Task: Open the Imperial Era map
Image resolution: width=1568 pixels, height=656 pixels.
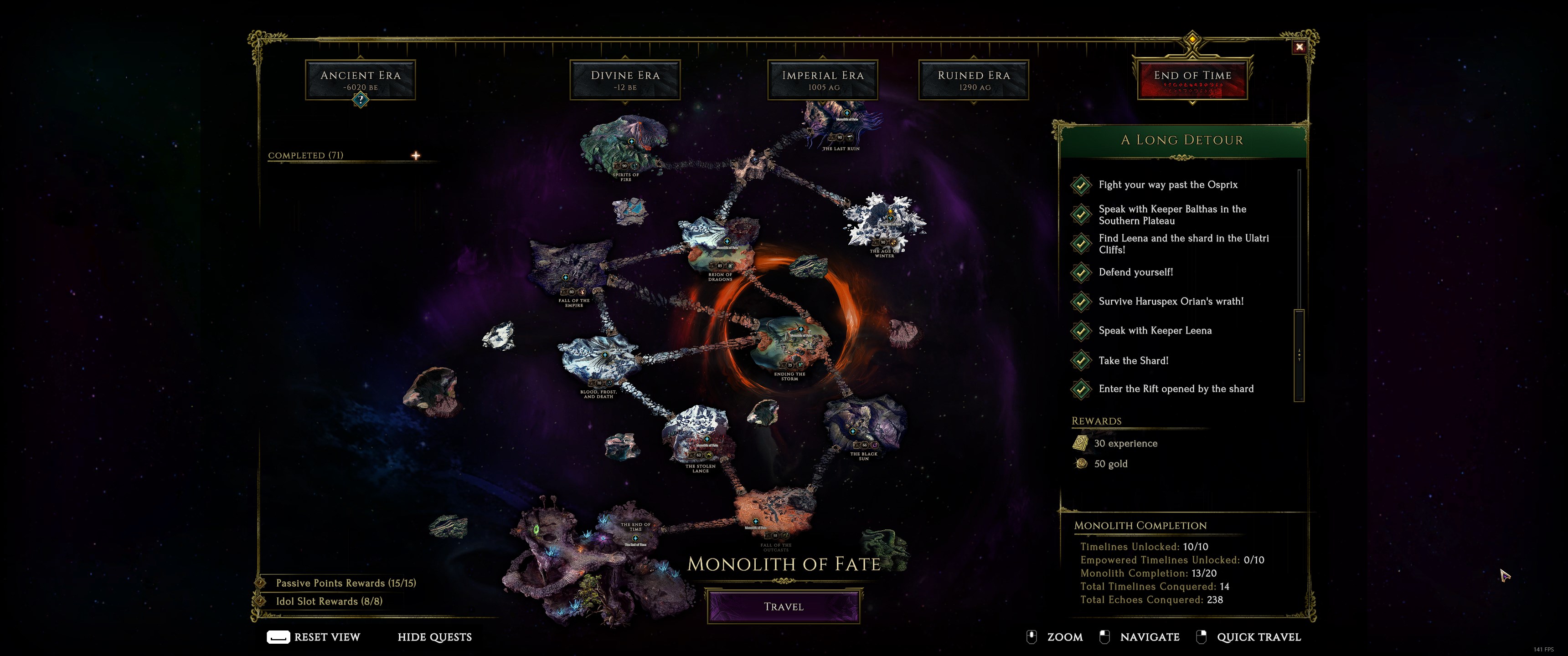Action: pyautogui.click(x=822, y=80)
